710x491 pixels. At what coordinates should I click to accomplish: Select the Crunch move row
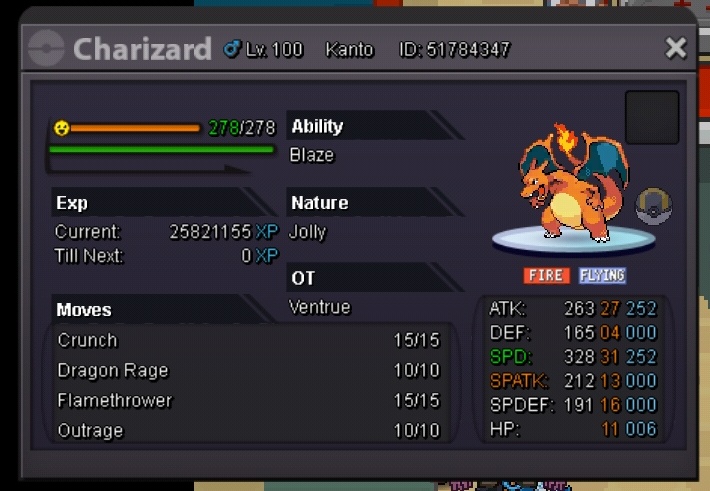pos(248,341)
